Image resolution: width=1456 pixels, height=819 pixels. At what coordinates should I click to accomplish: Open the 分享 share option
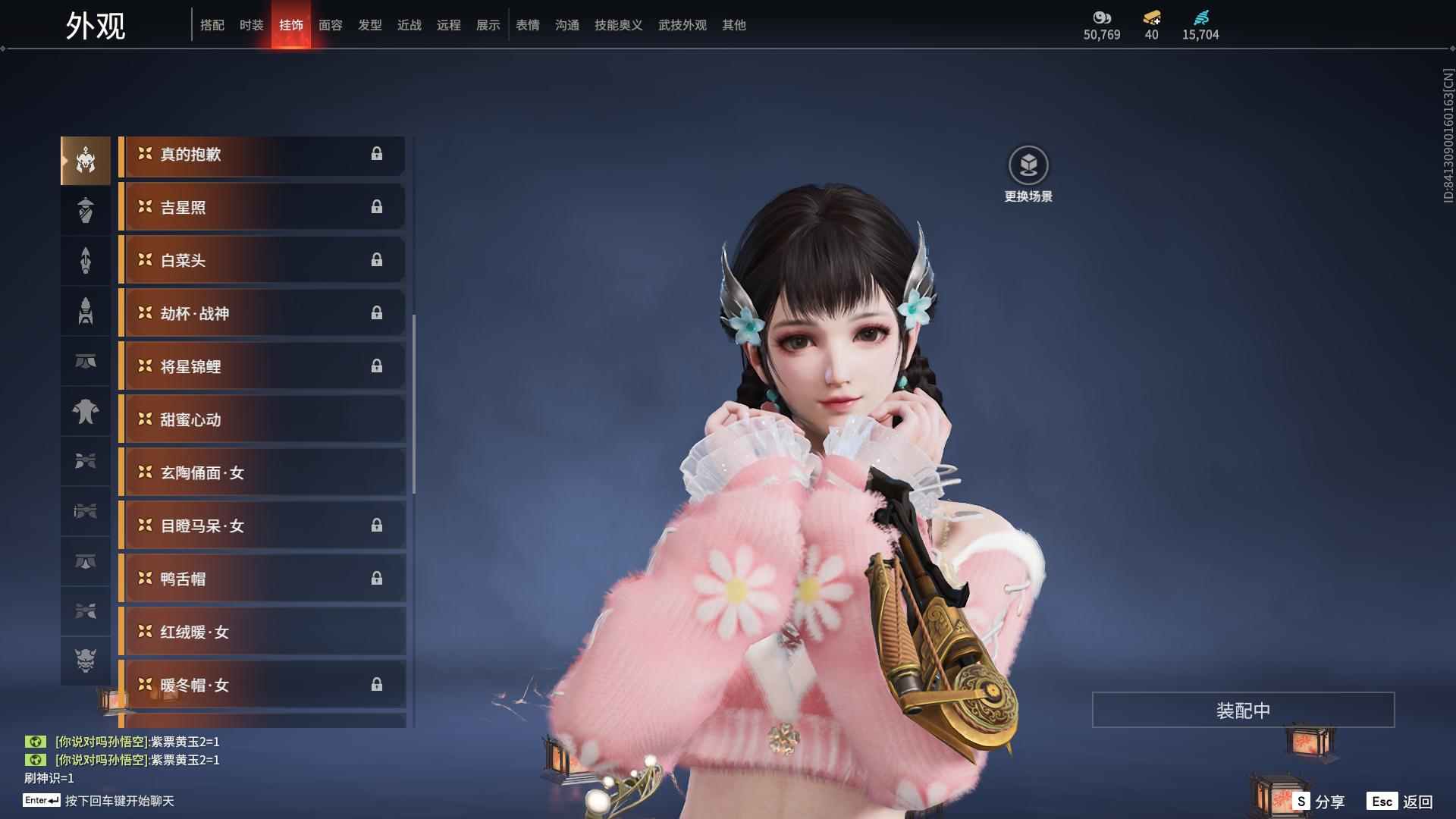pyautogui.click(x=1319, y=802)
